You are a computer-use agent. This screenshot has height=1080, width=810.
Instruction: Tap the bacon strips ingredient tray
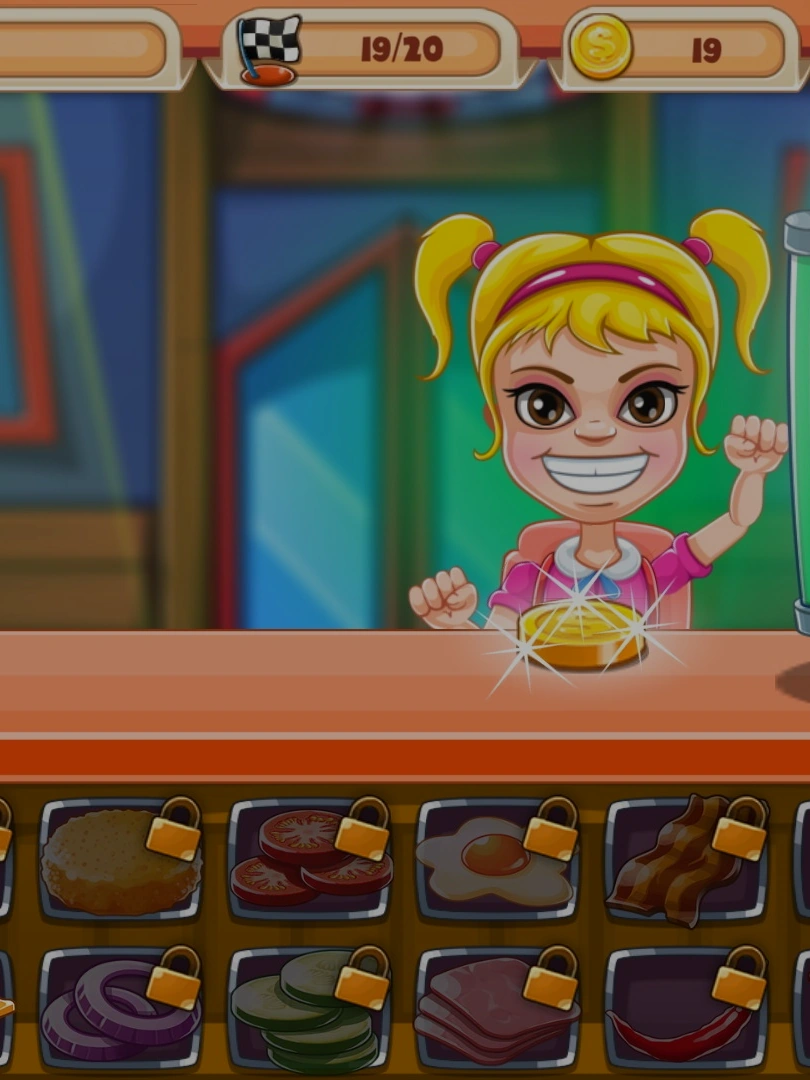684,859
